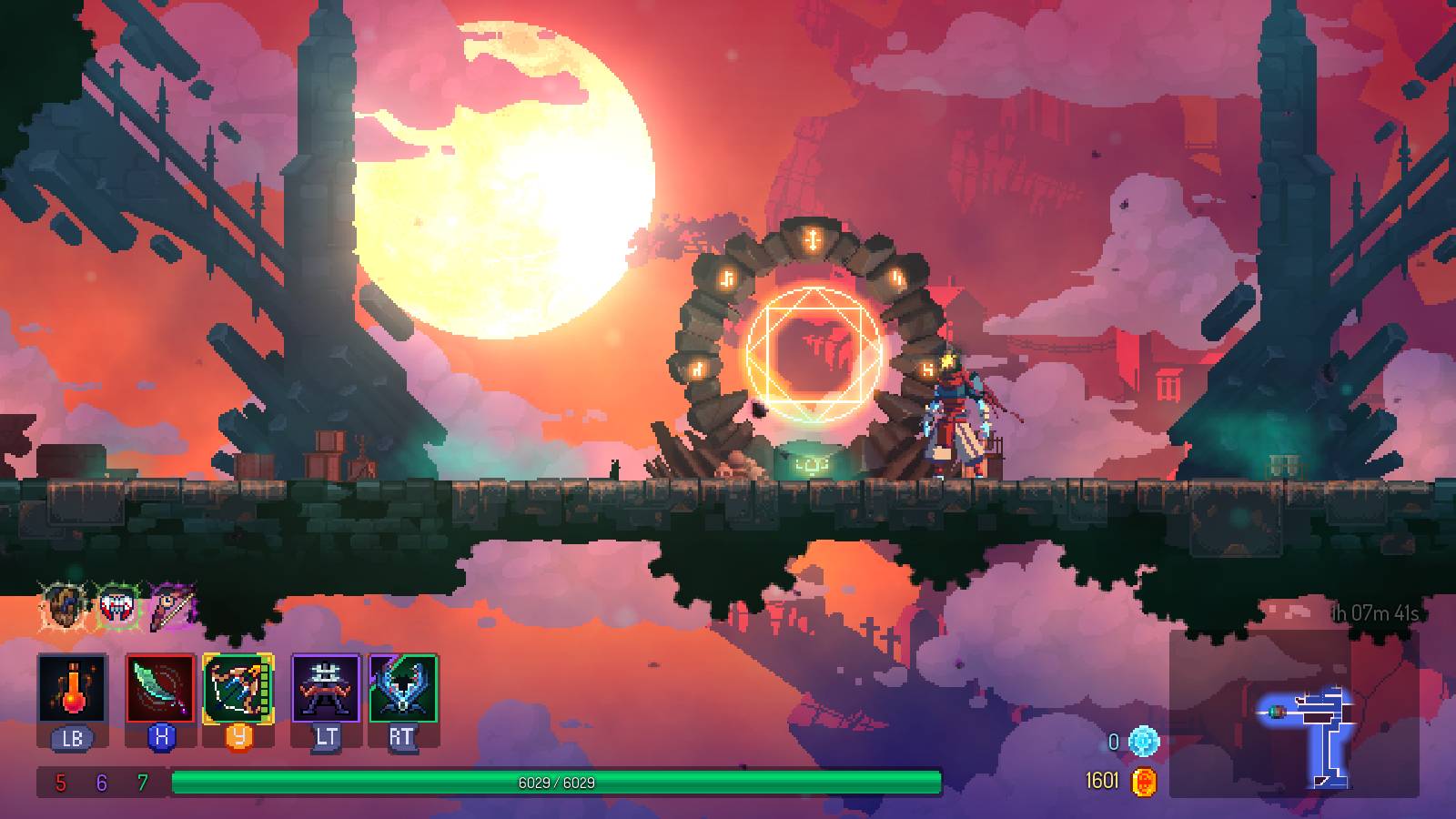The width and height of the screenshot is (1456, 819).
Task: Select the bow weapon slot
Action: point(238,689)
